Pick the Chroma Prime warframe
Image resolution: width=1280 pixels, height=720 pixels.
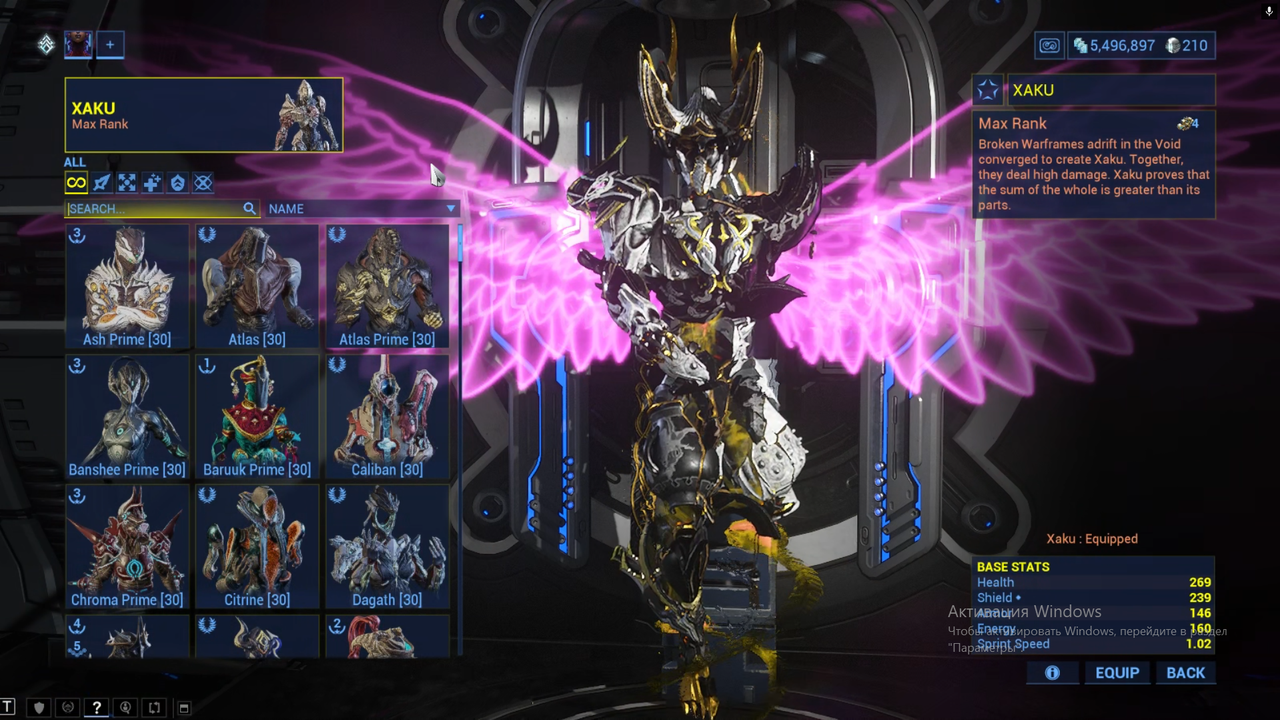click(x=127, y=546)
